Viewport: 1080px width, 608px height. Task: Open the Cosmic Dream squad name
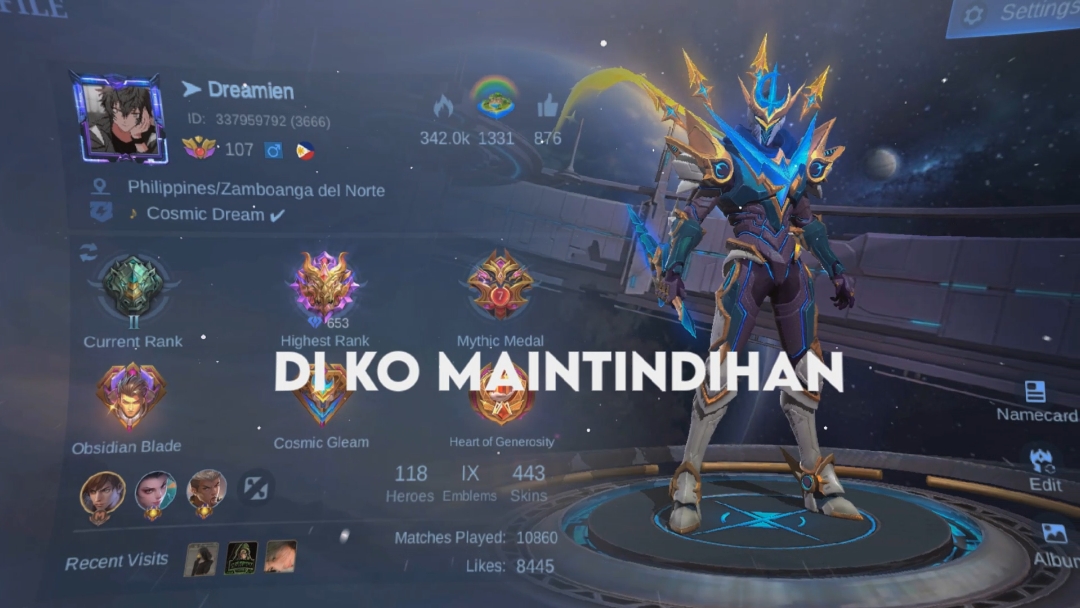(205, 214)
